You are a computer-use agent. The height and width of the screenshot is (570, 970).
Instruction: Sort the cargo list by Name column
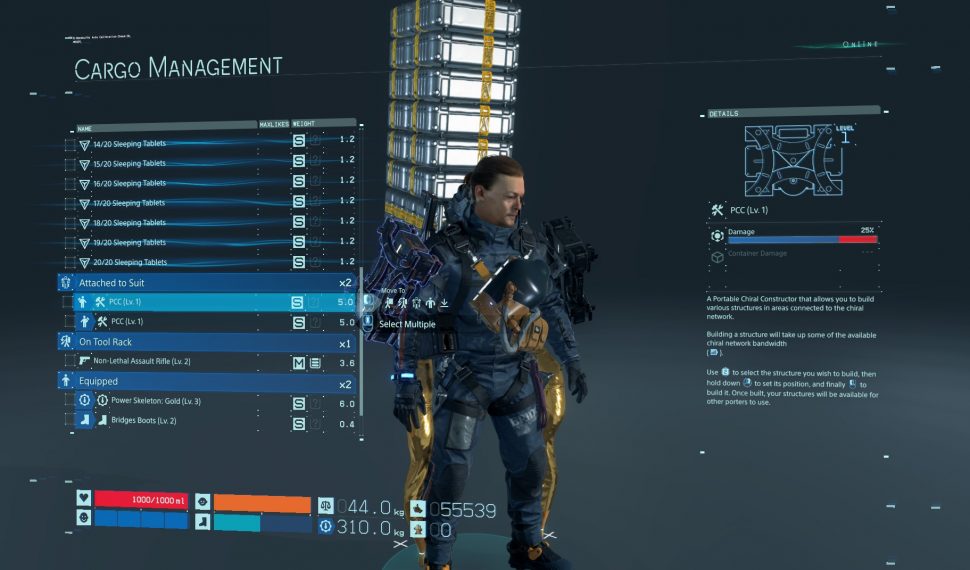pyautogui.click(x=84, y=128)
